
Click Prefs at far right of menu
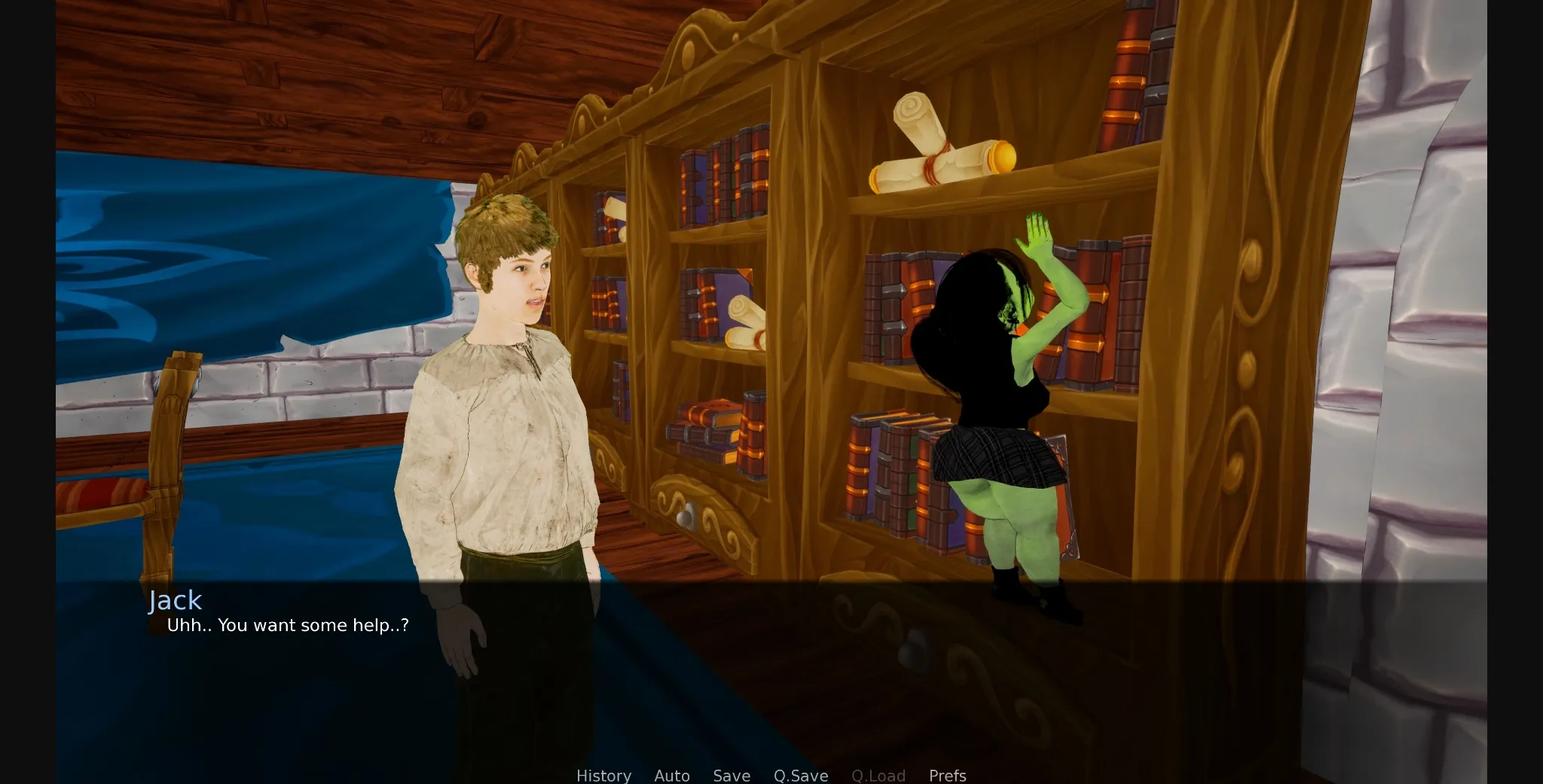(947, 776)
